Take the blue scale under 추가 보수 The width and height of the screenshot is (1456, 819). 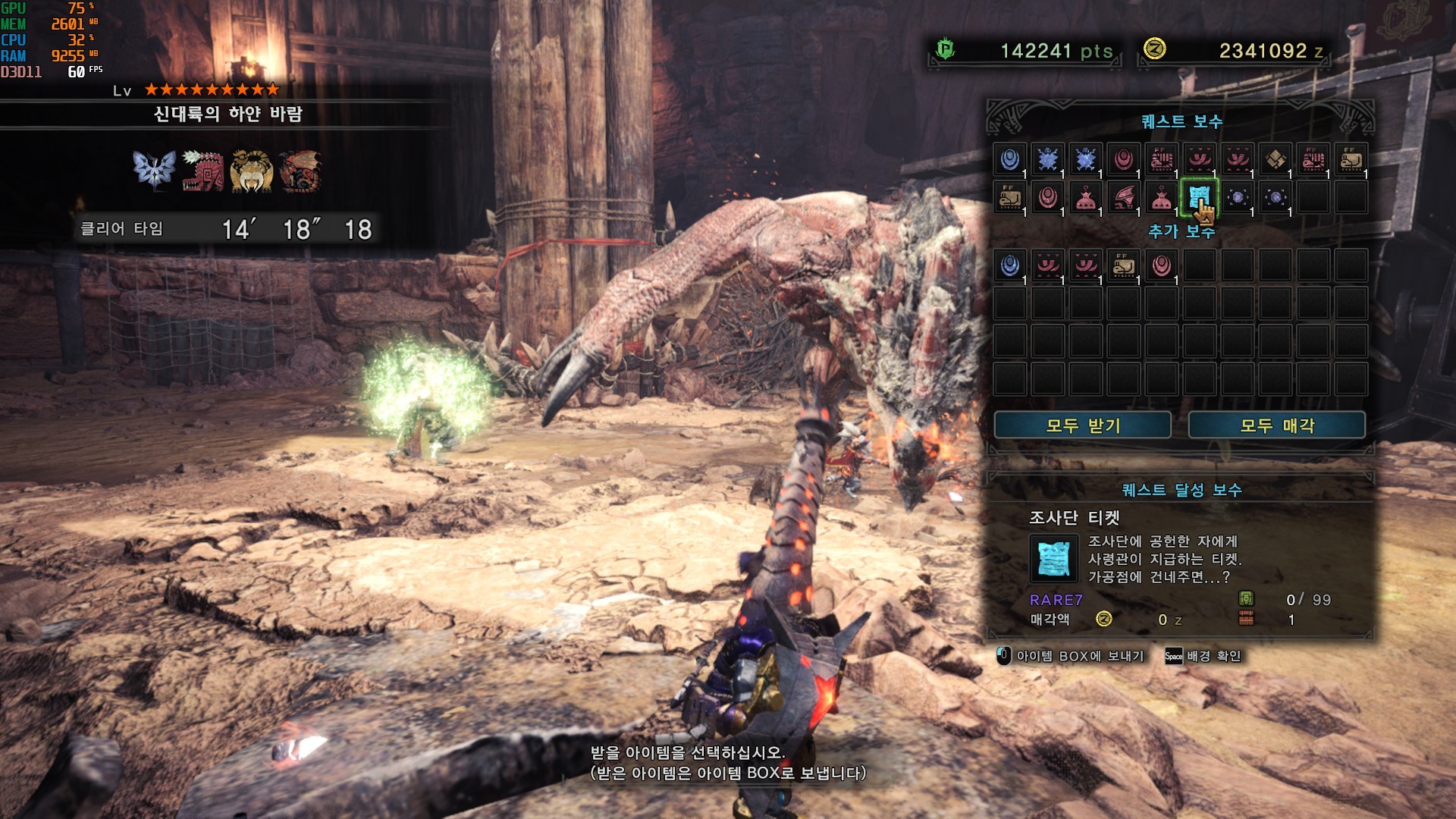1009,265
